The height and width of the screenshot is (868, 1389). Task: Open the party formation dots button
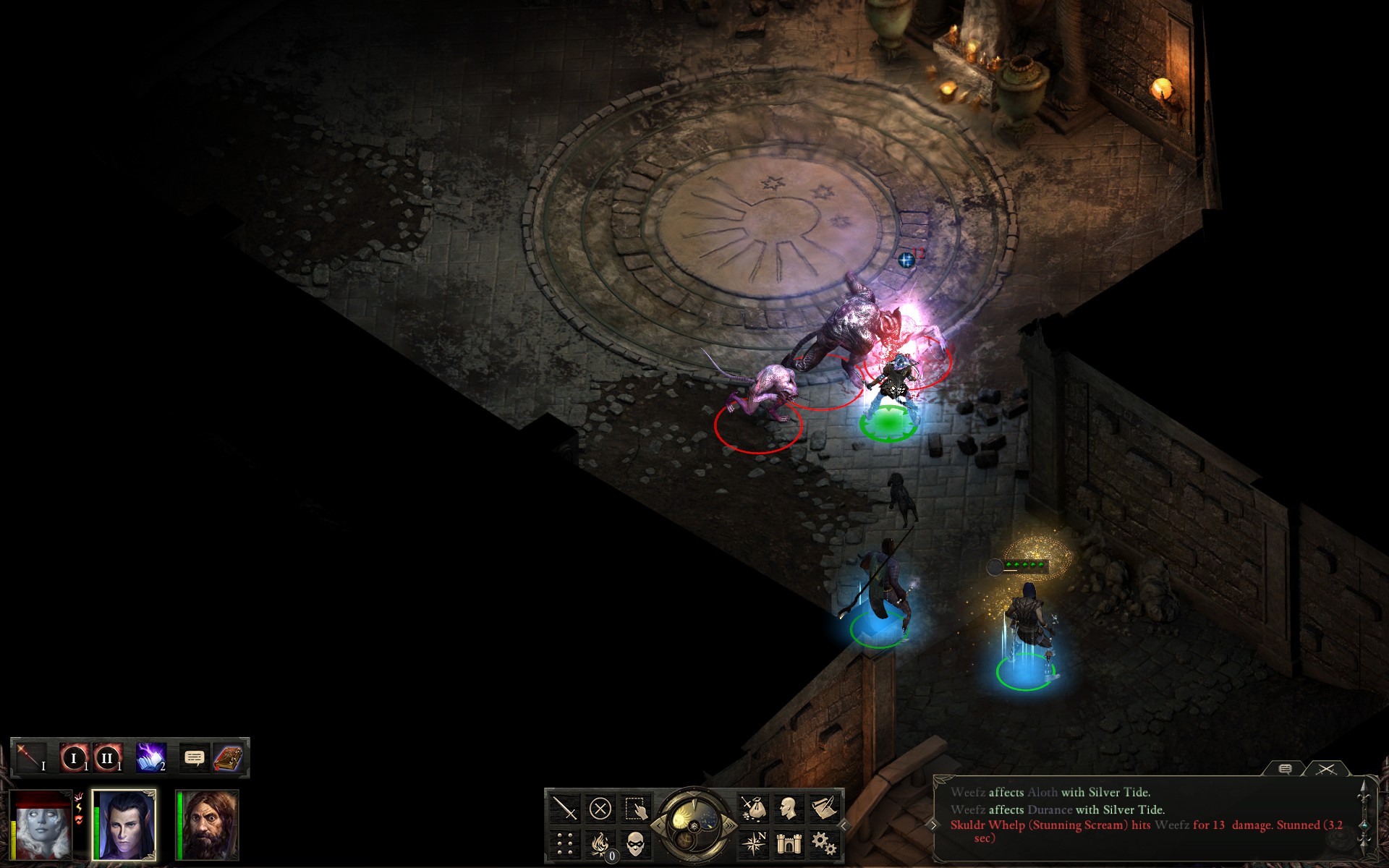tap(564, 843)
